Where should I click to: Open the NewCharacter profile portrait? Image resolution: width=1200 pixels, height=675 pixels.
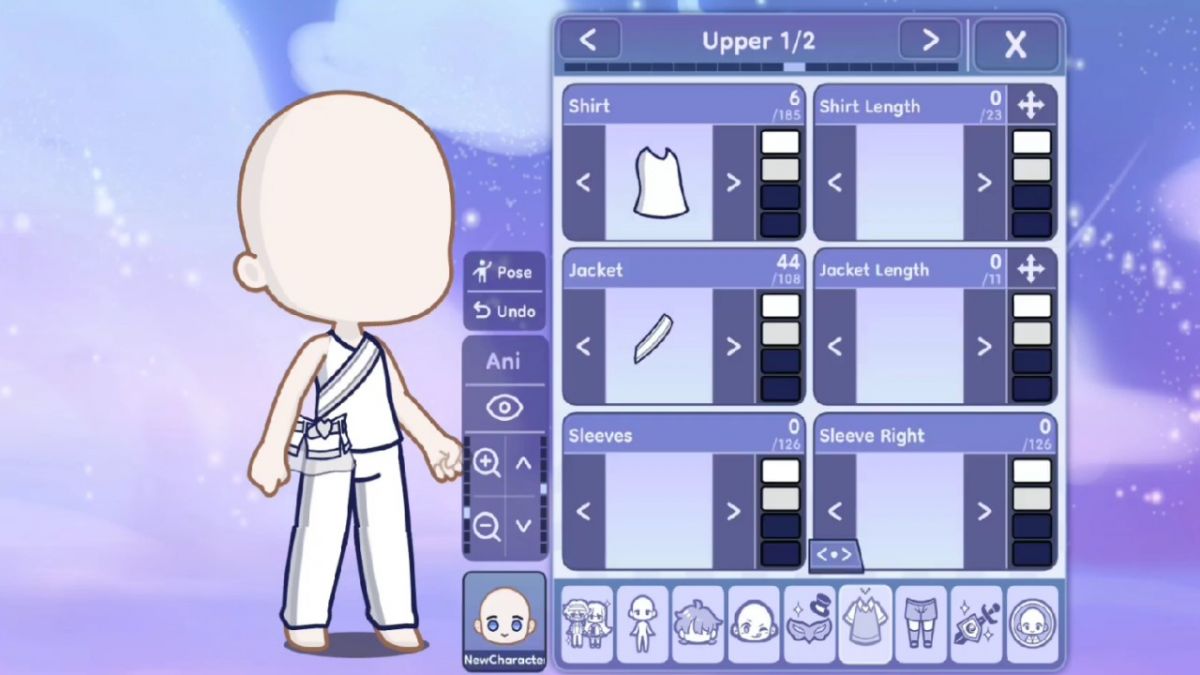pyautogui.click(x=504, y=621)
